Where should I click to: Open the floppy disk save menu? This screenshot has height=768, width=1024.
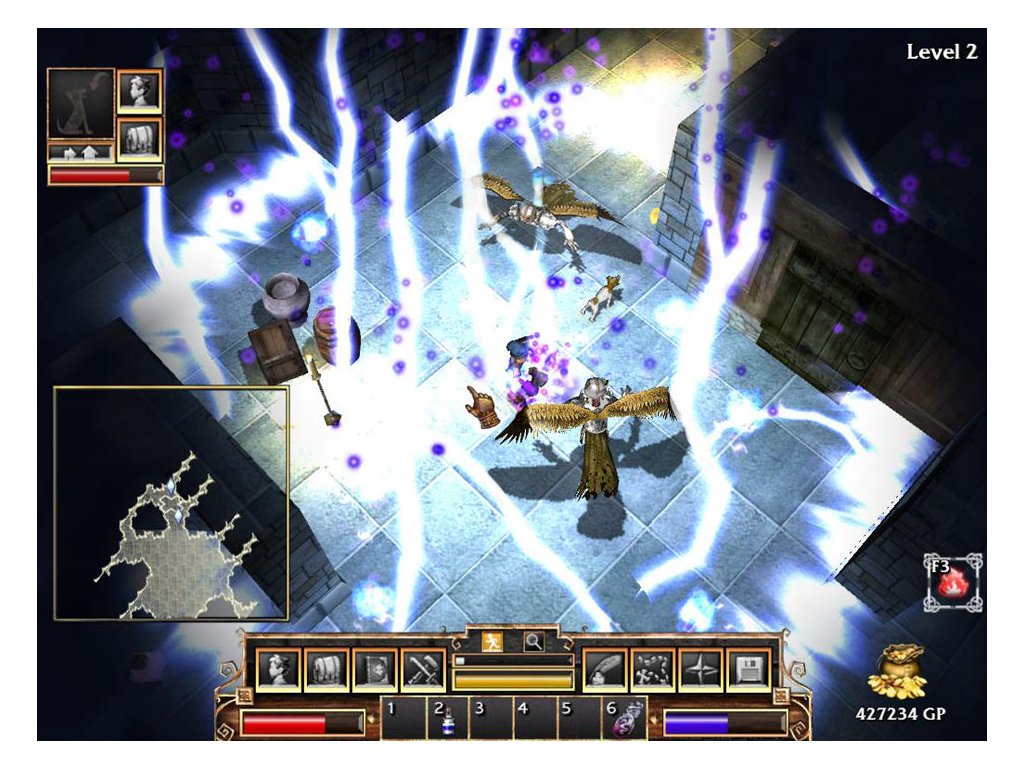[x=749, y=670]
